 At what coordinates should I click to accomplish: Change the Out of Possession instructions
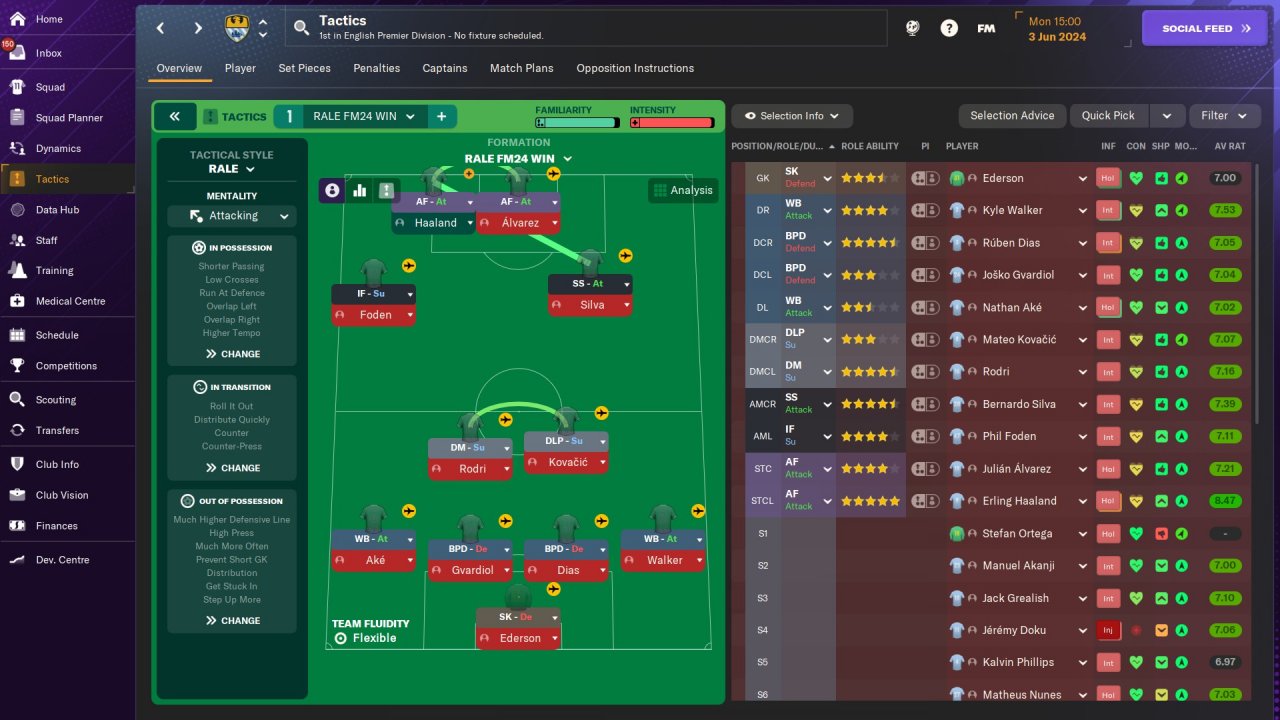tap(232, 621)
